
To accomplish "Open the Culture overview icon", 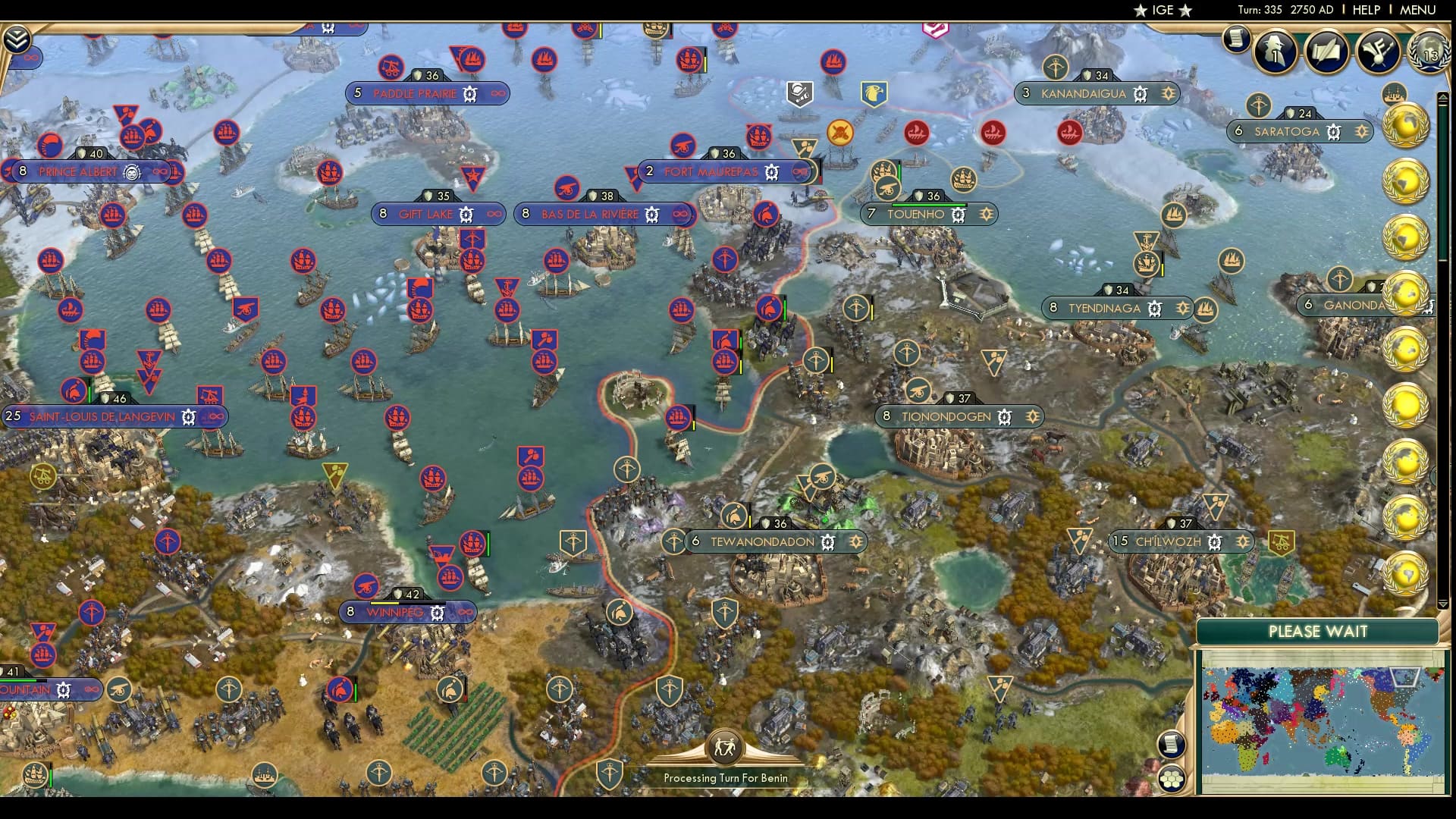I will (x=1380, y=52).
